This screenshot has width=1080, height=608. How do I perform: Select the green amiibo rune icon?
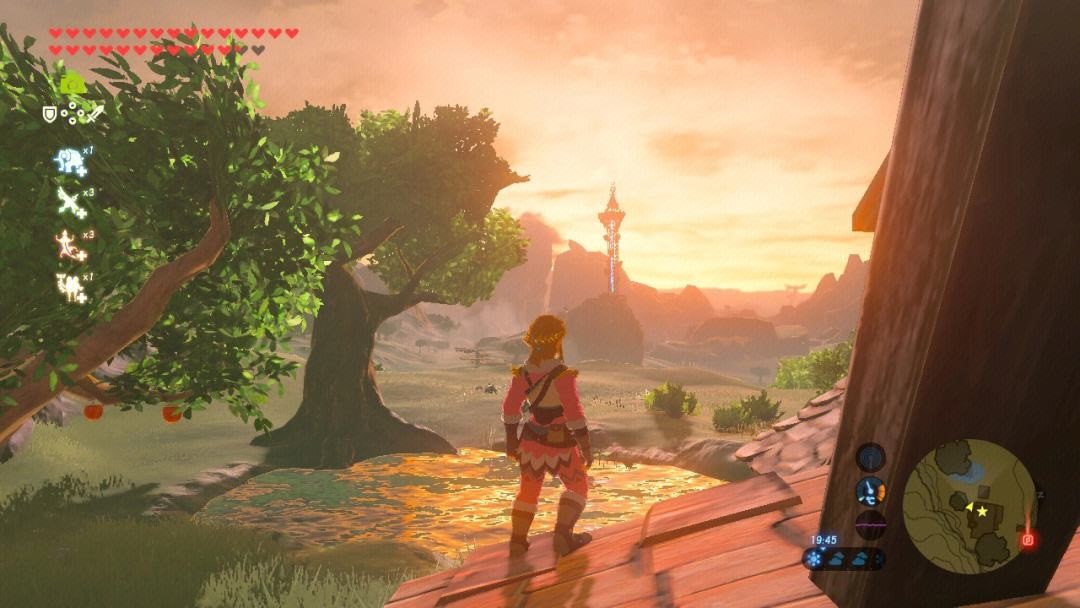(x=72, y=84)
